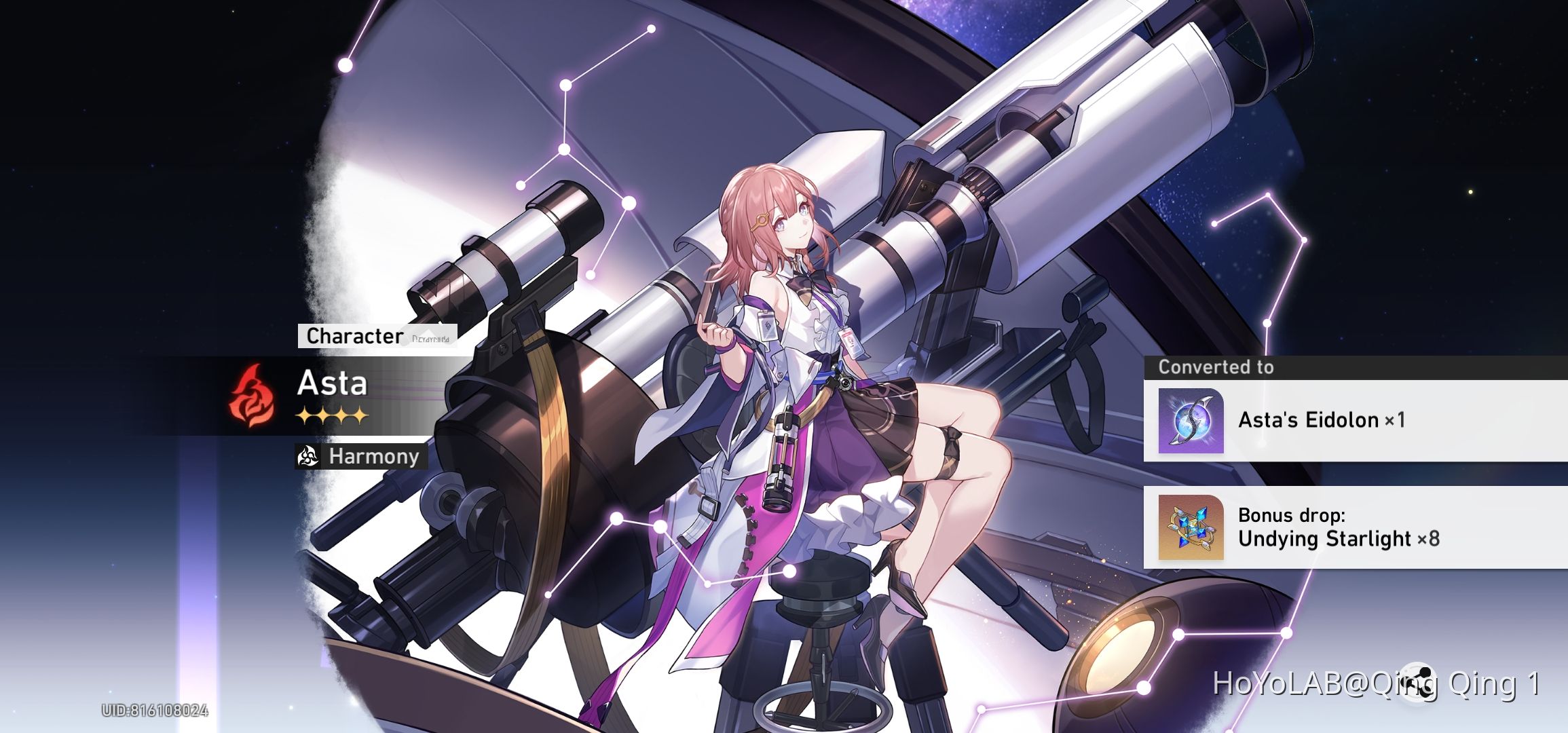Select the Character category label
The width and height of the screenshot is (1568, 733).
pos(352,335)
